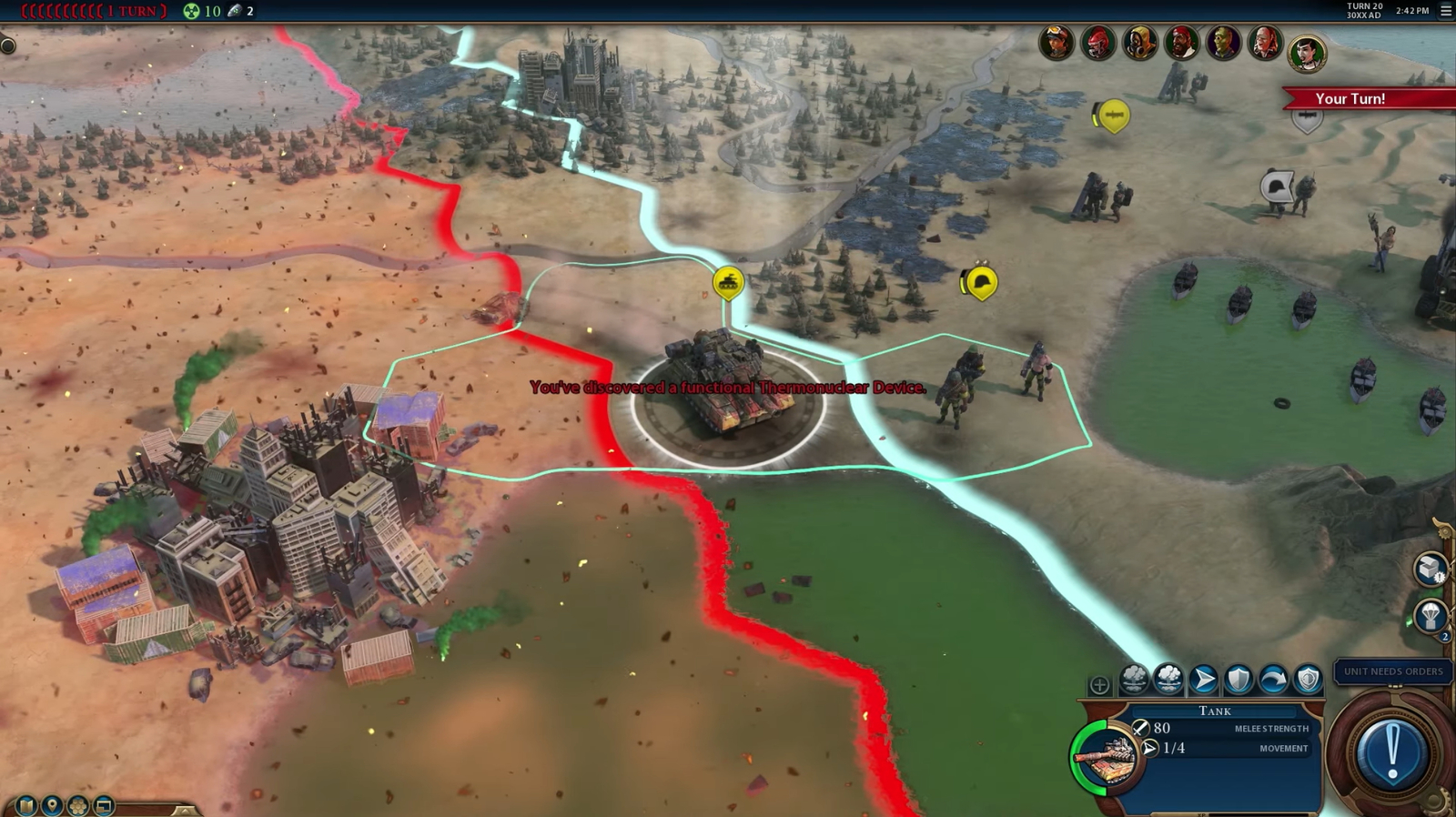1456x817 pixels.
Task: Toggle the Alert mode shield icon
Action: (1308, 680)
